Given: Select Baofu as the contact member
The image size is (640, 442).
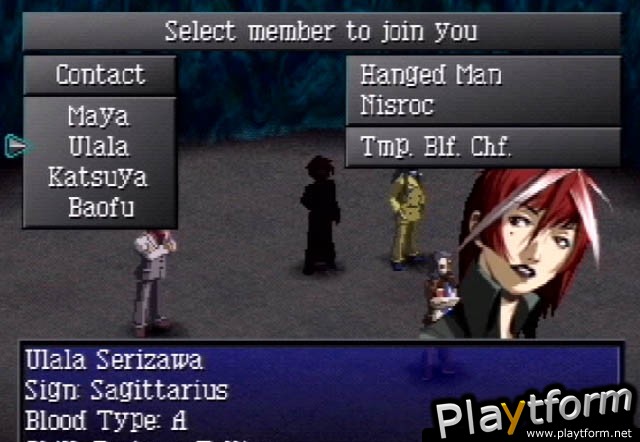Looking at the screenshot, I should (98, 208).
